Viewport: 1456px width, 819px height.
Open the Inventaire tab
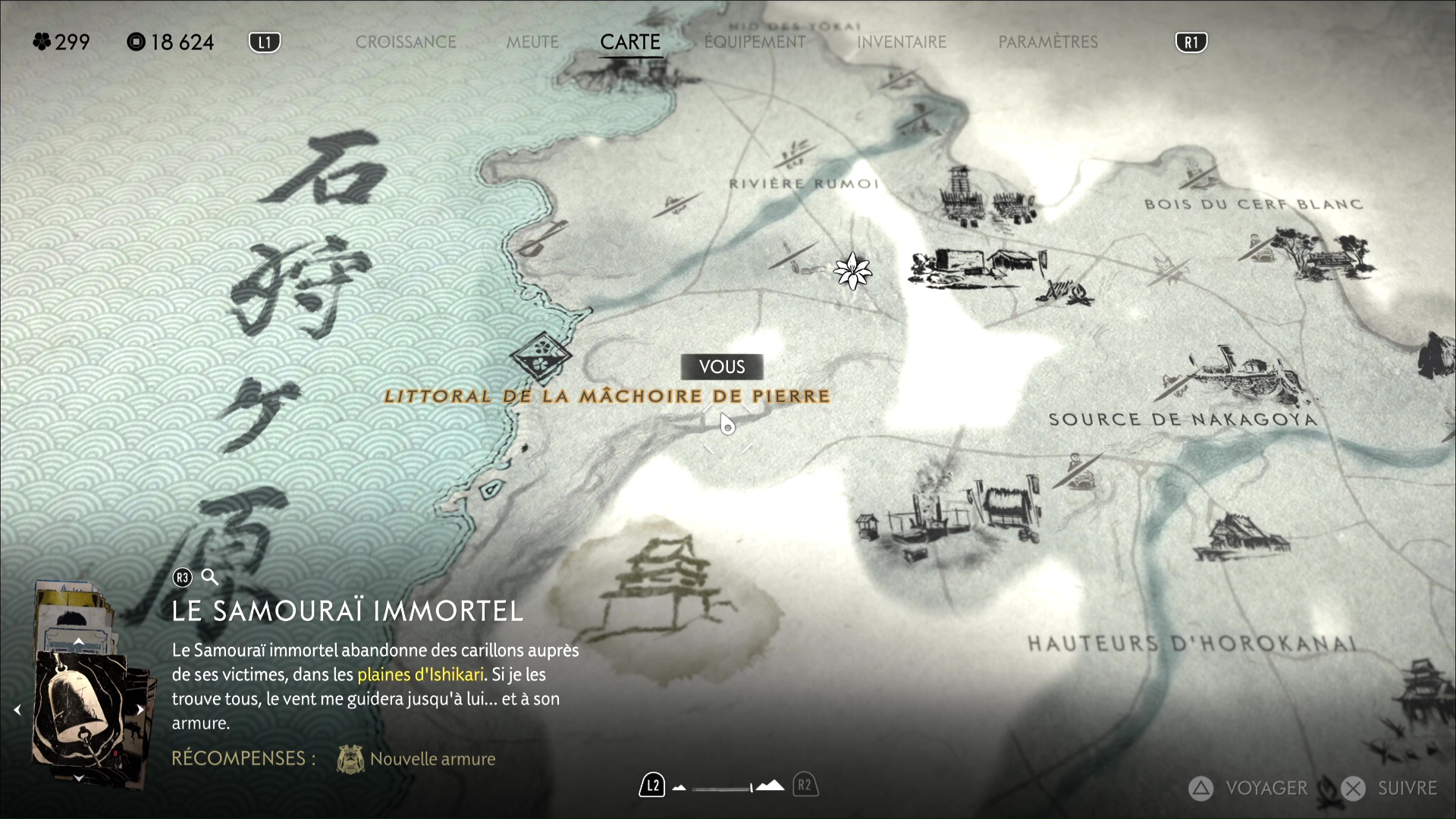click(902, 42)
